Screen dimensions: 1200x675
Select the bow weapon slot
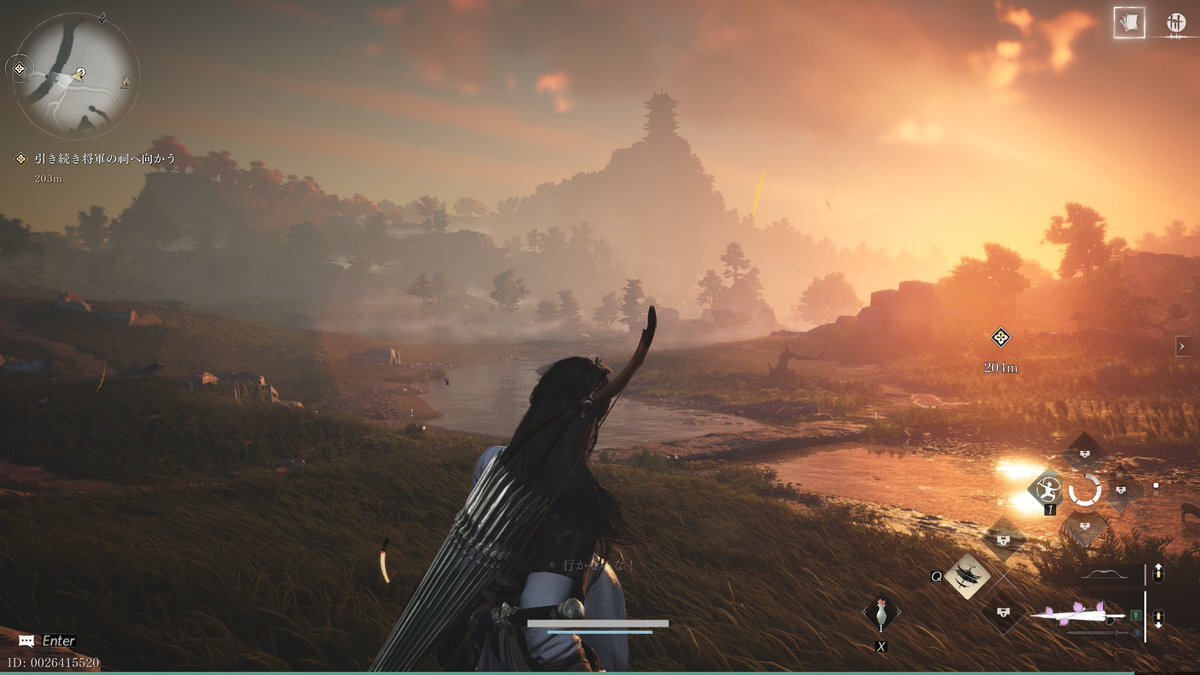point(1109,575)
